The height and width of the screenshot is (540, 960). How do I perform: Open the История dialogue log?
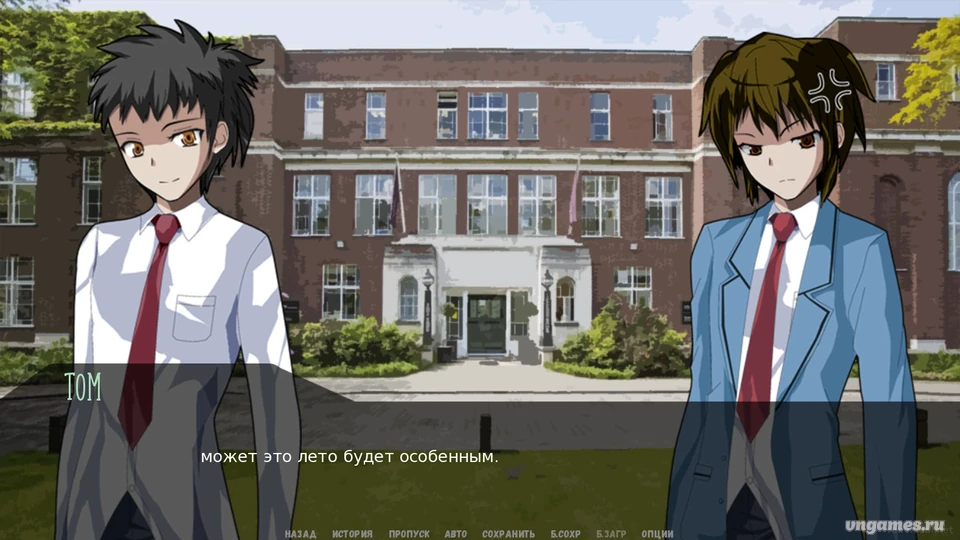coord(352,534)
